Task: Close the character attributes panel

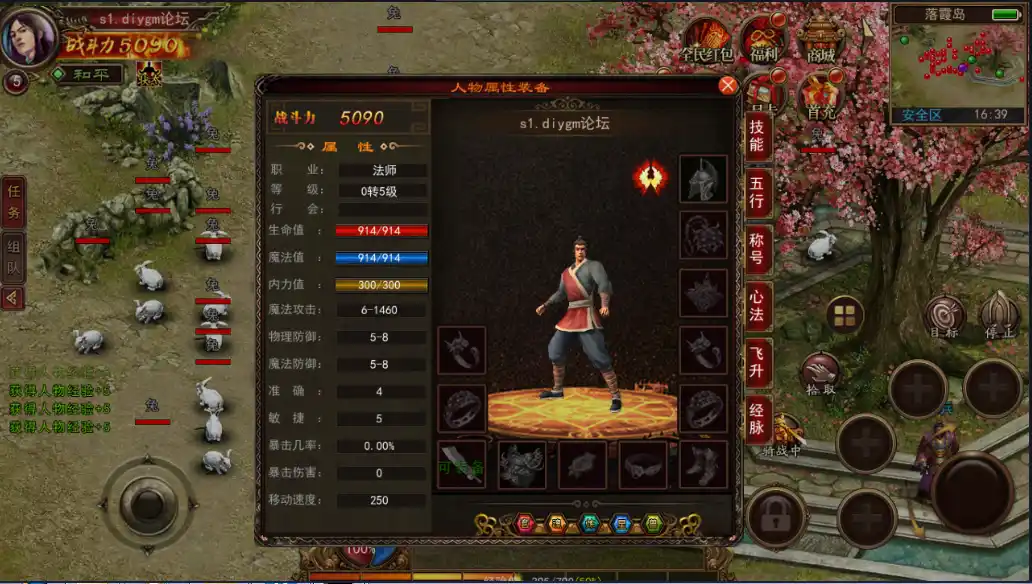Action: [x=728, y=86]
